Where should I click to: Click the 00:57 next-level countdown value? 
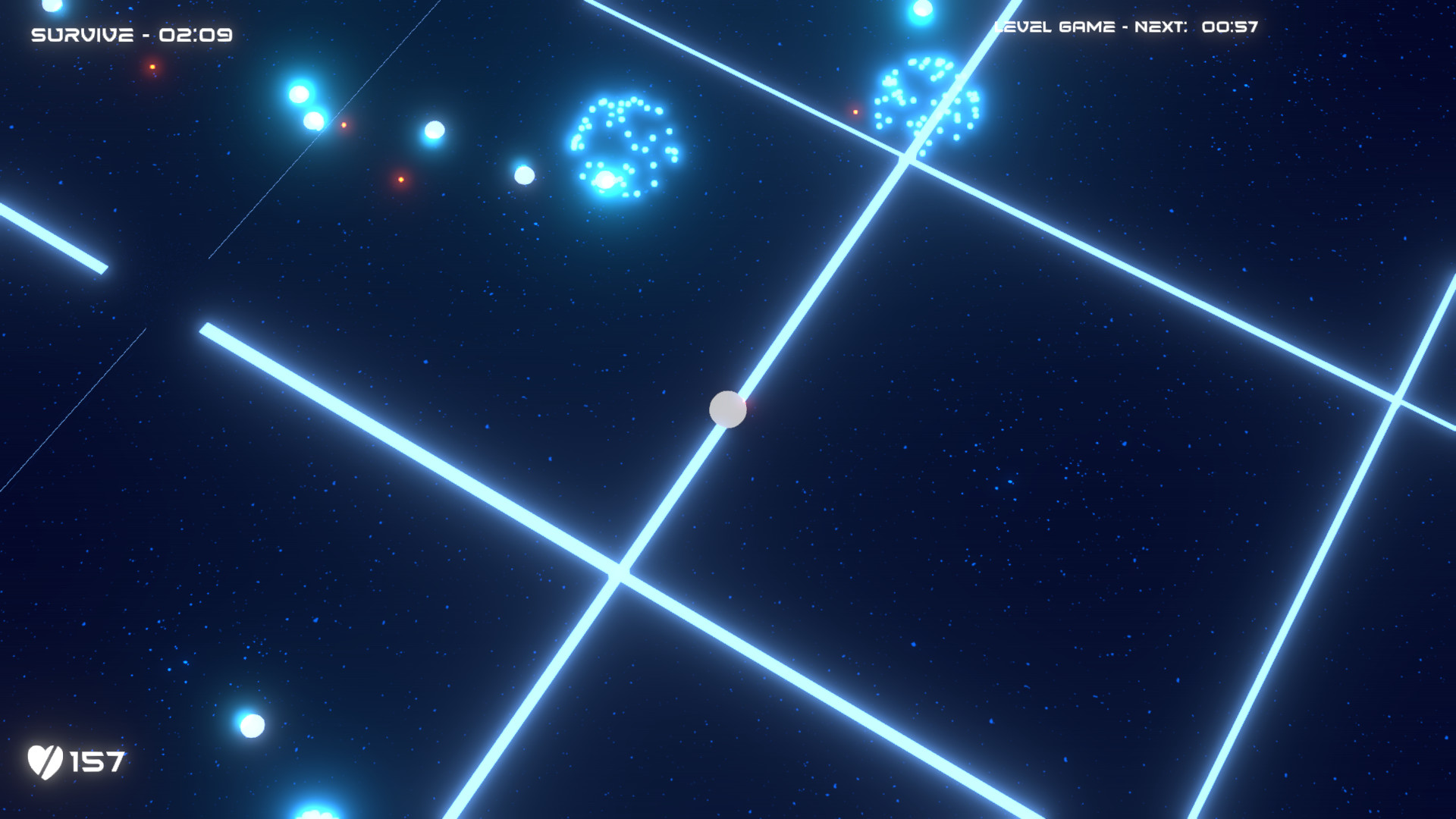(1231, 27)
